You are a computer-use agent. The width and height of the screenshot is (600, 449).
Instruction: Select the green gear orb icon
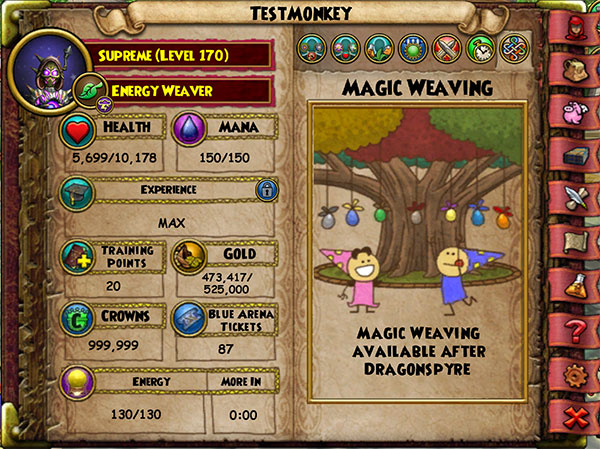pyautogui.click(x=414, y=49)
